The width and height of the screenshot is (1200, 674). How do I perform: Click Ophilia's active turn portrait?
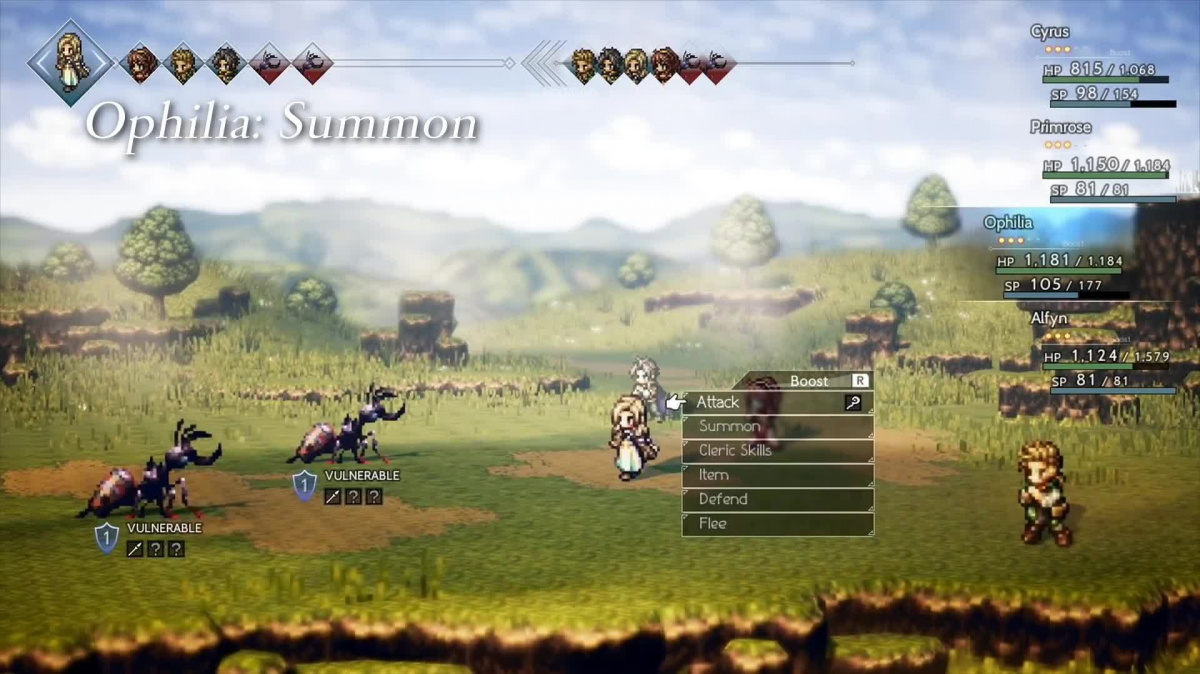(x=70, y=62)
